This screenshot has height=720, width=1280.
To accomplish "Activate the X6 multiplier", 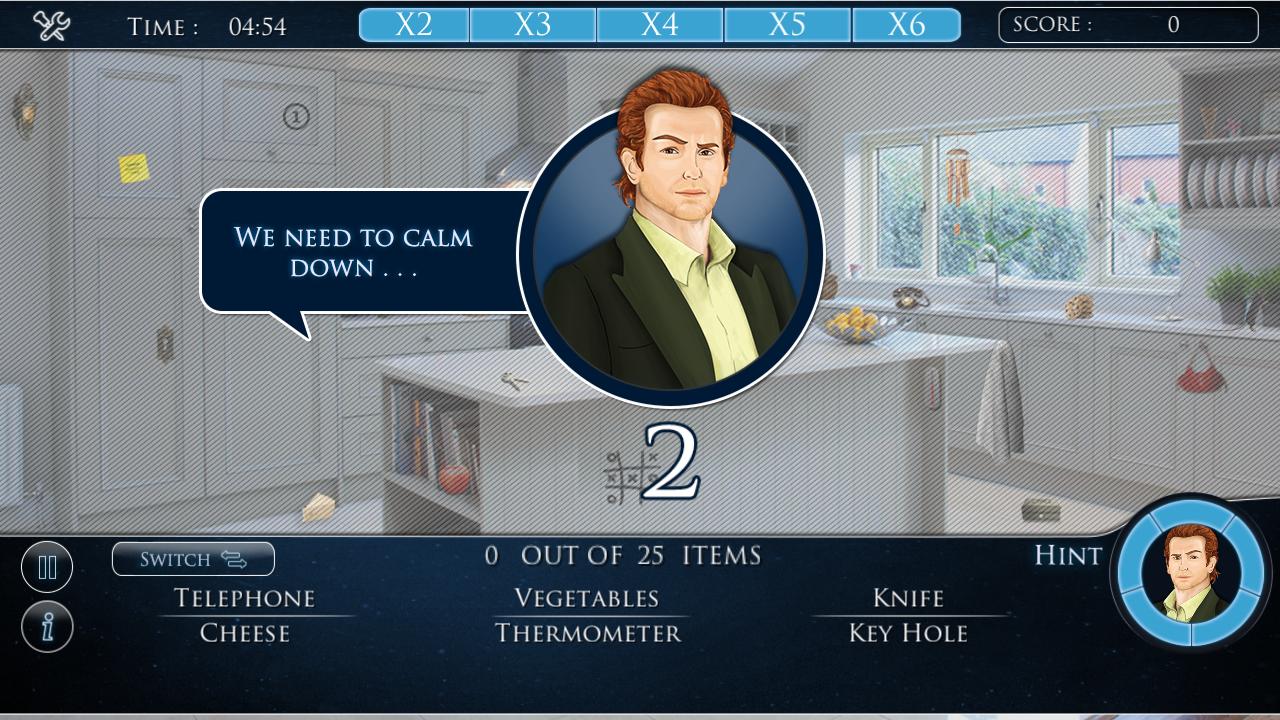I will tap(908, 25).
